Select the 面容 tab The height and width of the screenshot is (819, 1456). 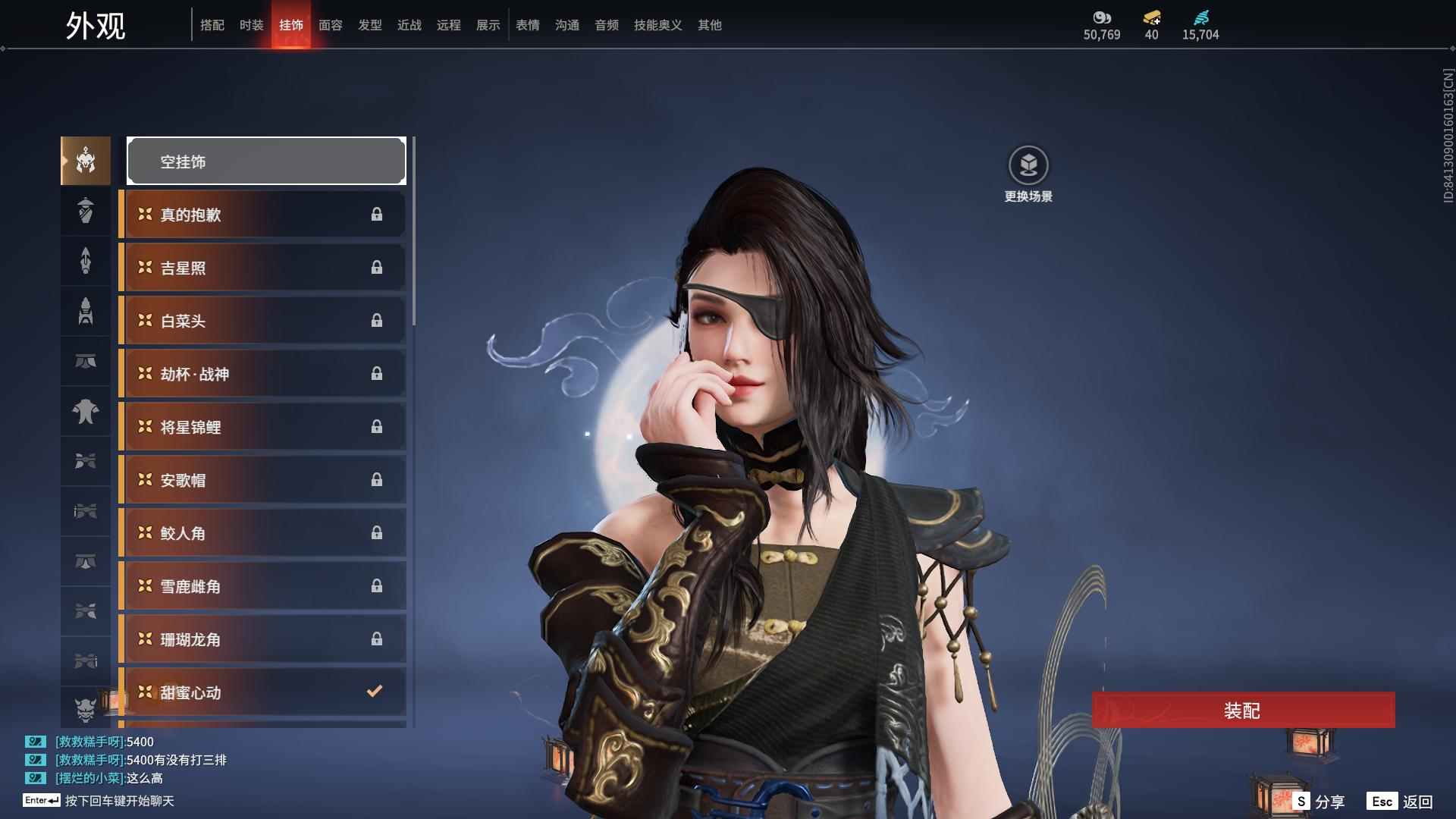point(331,25)
